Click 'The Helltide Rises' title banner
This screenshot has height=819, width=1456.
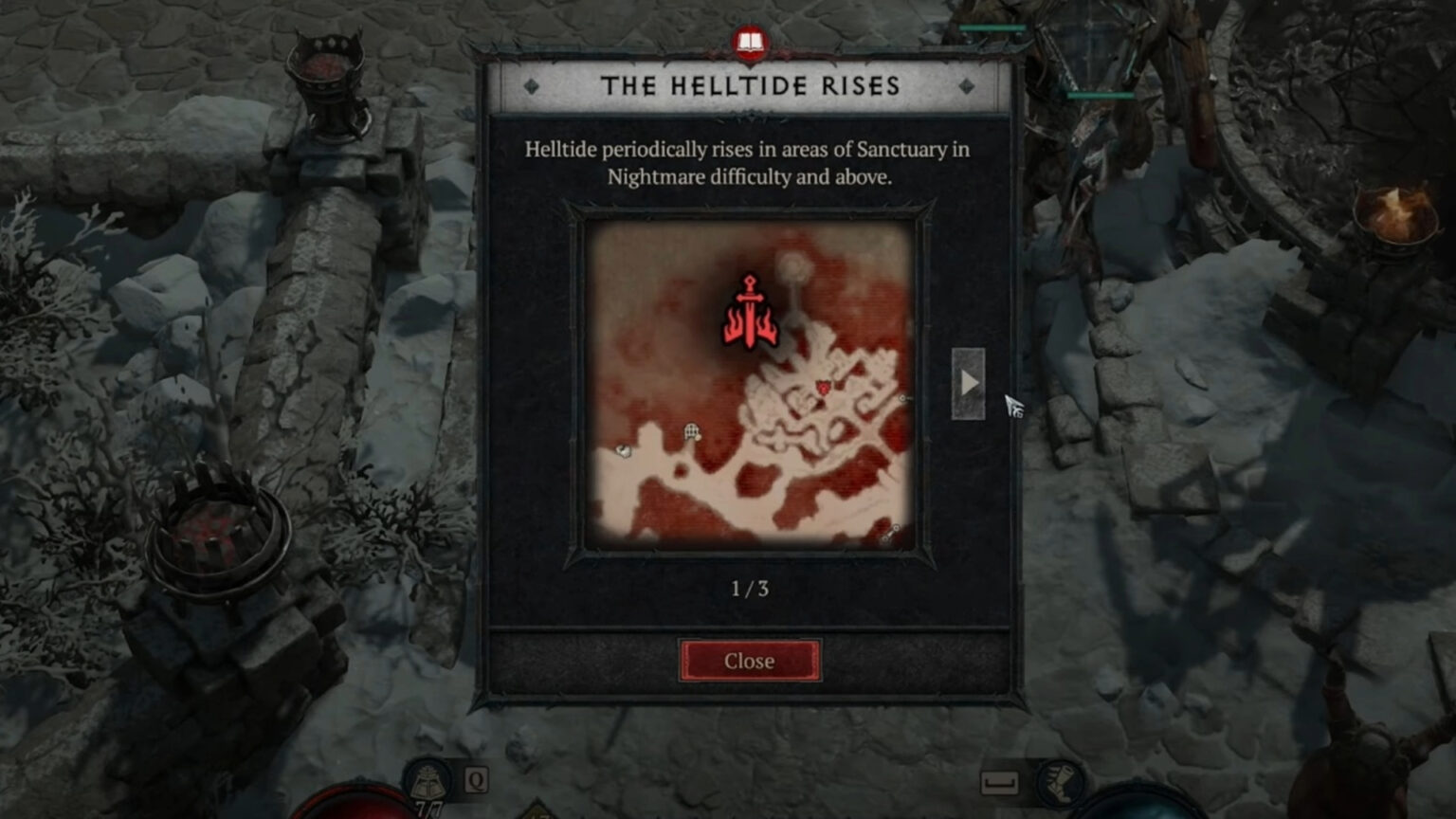point(750,85)
